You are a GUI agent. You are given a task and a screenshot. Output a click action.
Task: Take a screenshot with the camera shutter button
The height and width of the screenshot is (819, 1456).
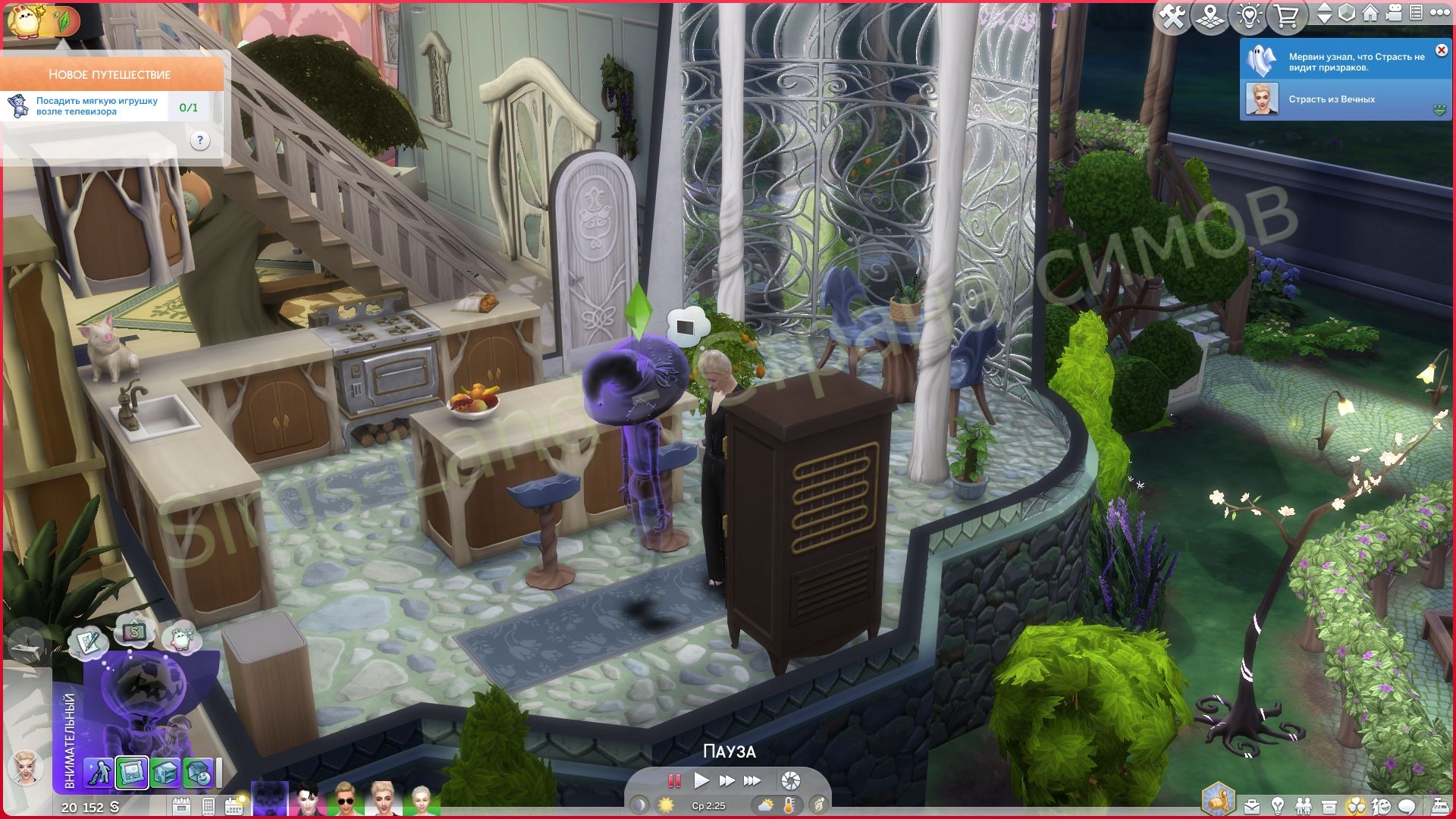coord(790,780)
